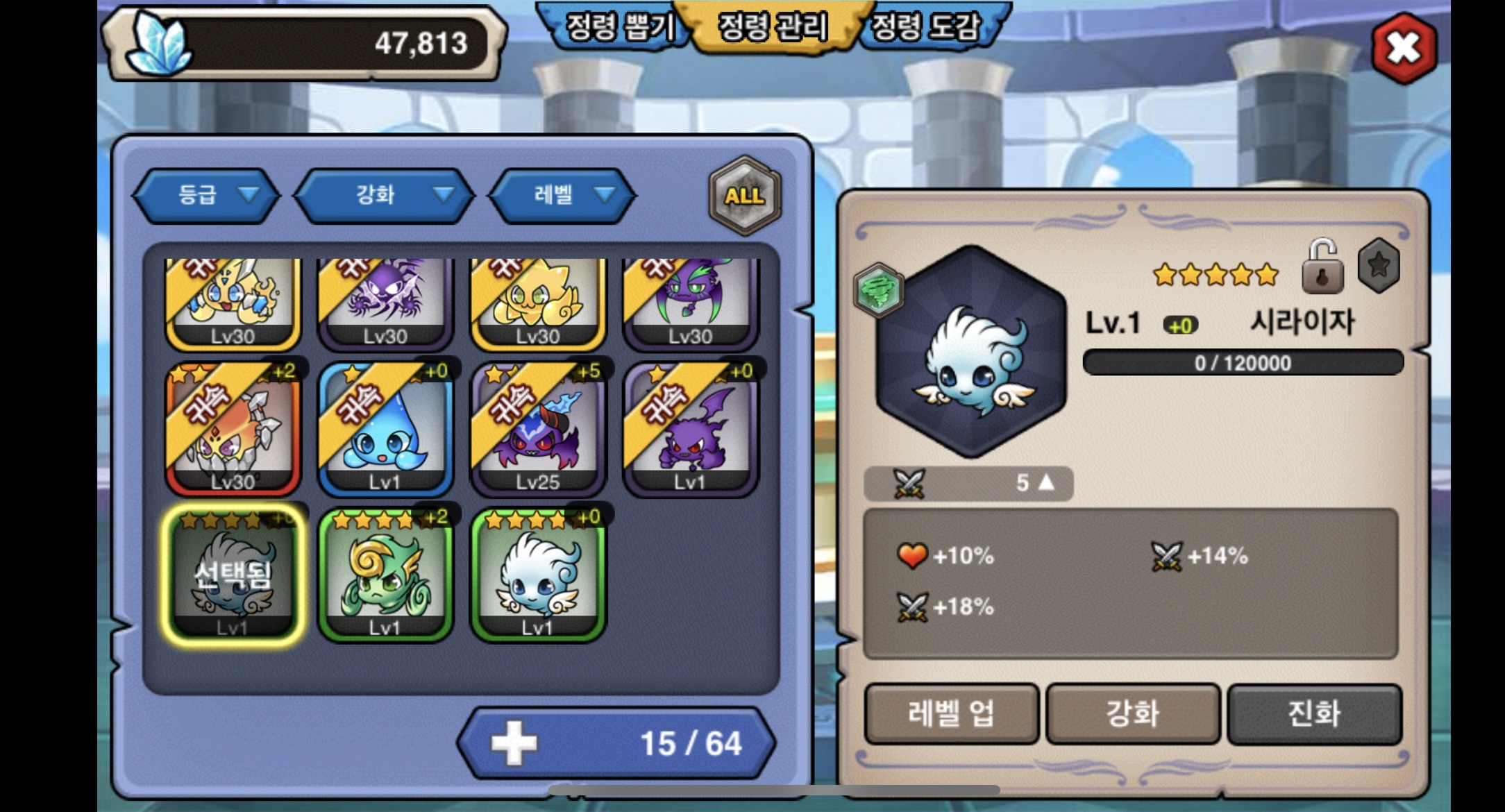Screen dimensions: 1505x812
Task: Open the 등급 filter dropdown
Action: pyautogui.click(x=206, y=195)
